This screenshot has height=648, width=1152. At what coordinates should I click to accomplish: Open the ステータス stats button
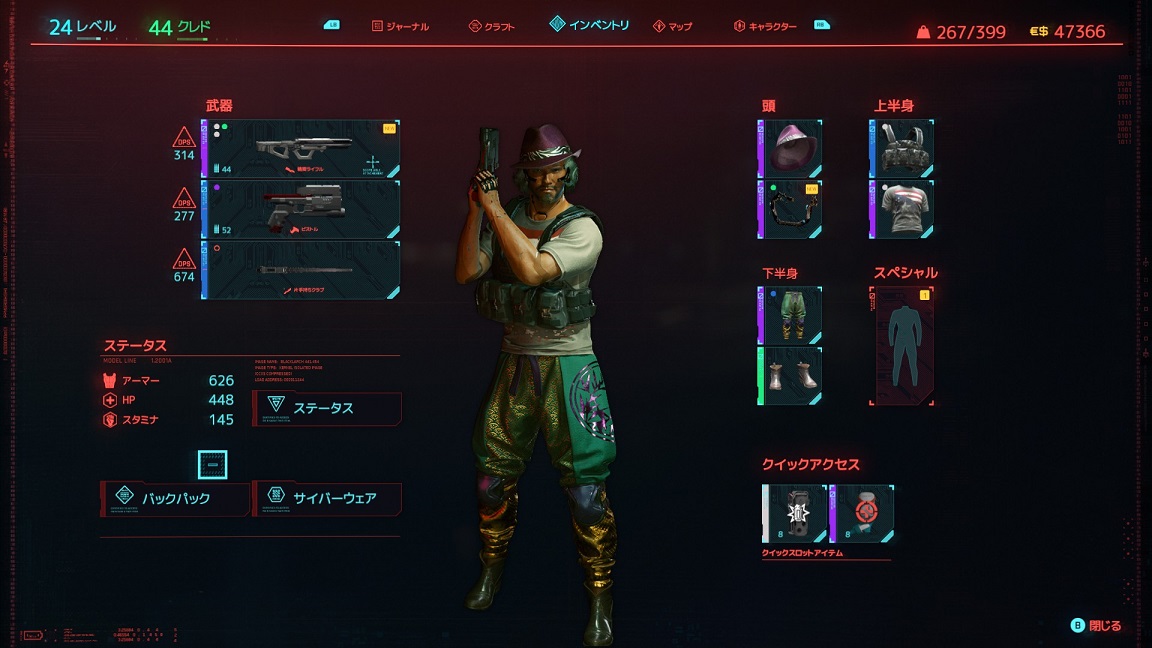[x=327, y=408]
